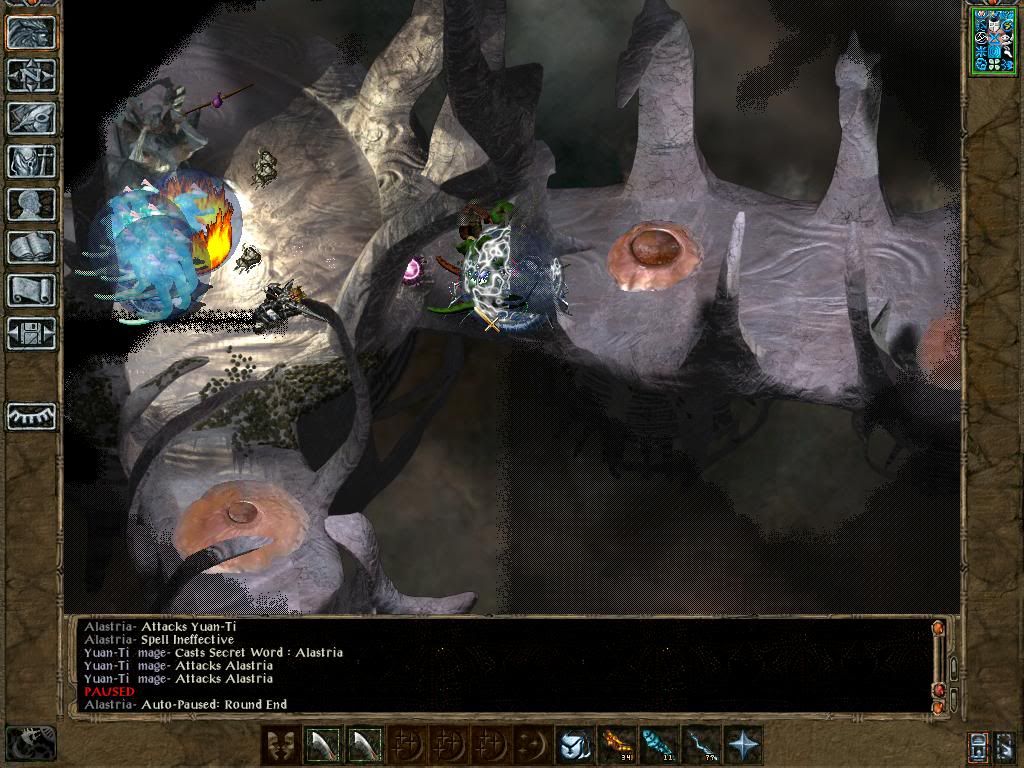
Task: Open the priest scroll screen
Action: click(31, 291)
